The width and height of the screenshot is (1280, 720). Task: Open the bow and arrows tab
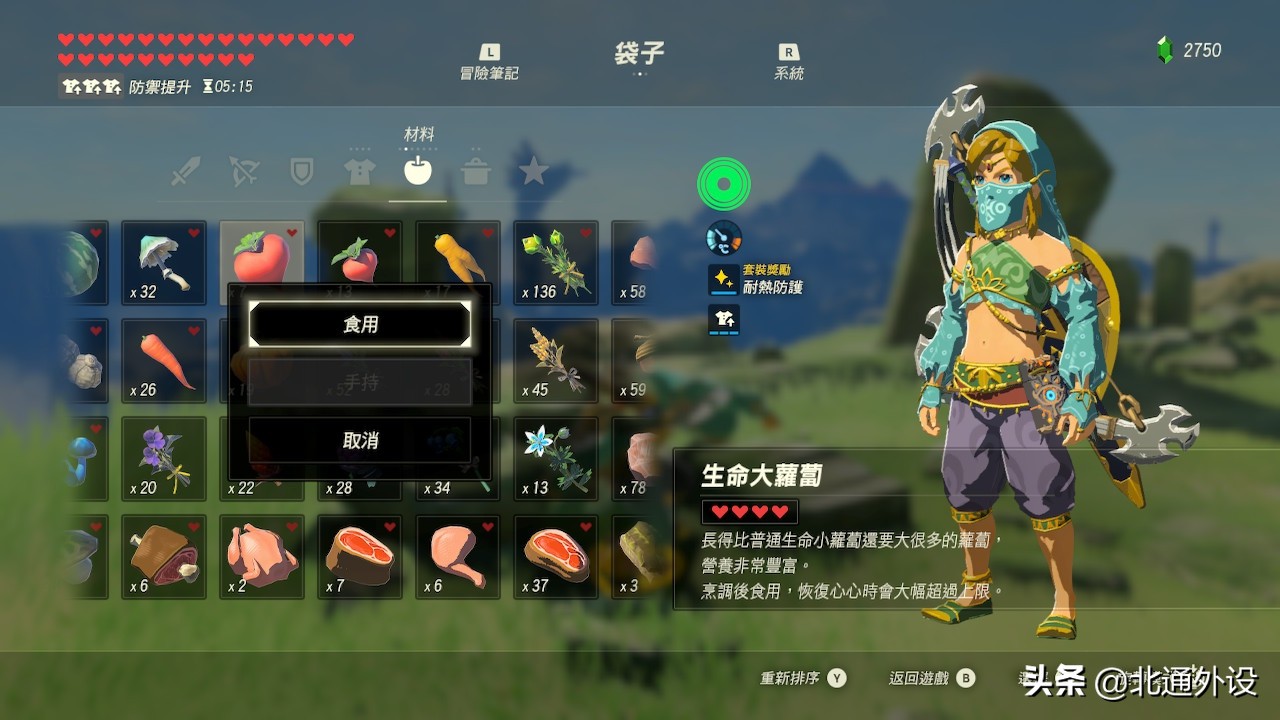[244, 171]
